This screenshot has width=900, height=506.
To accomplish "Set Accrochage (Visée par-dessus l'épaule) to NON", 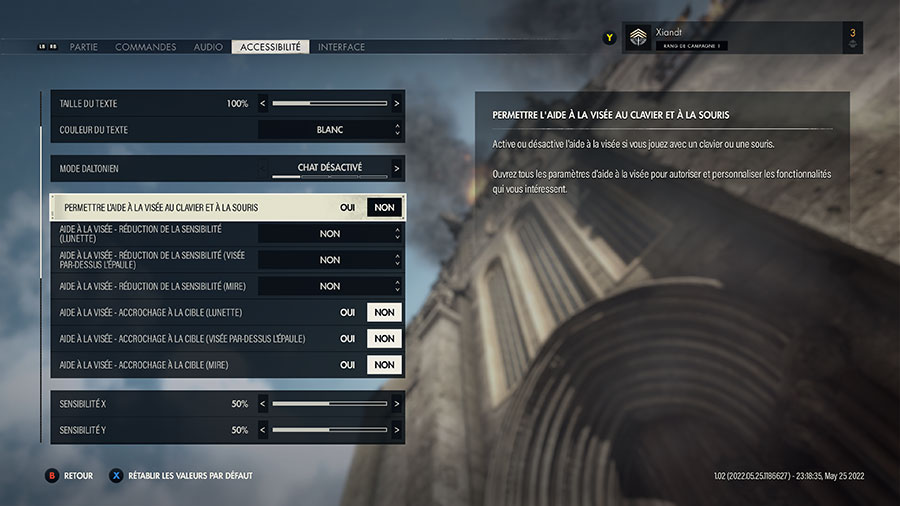I will click(384, 339).
